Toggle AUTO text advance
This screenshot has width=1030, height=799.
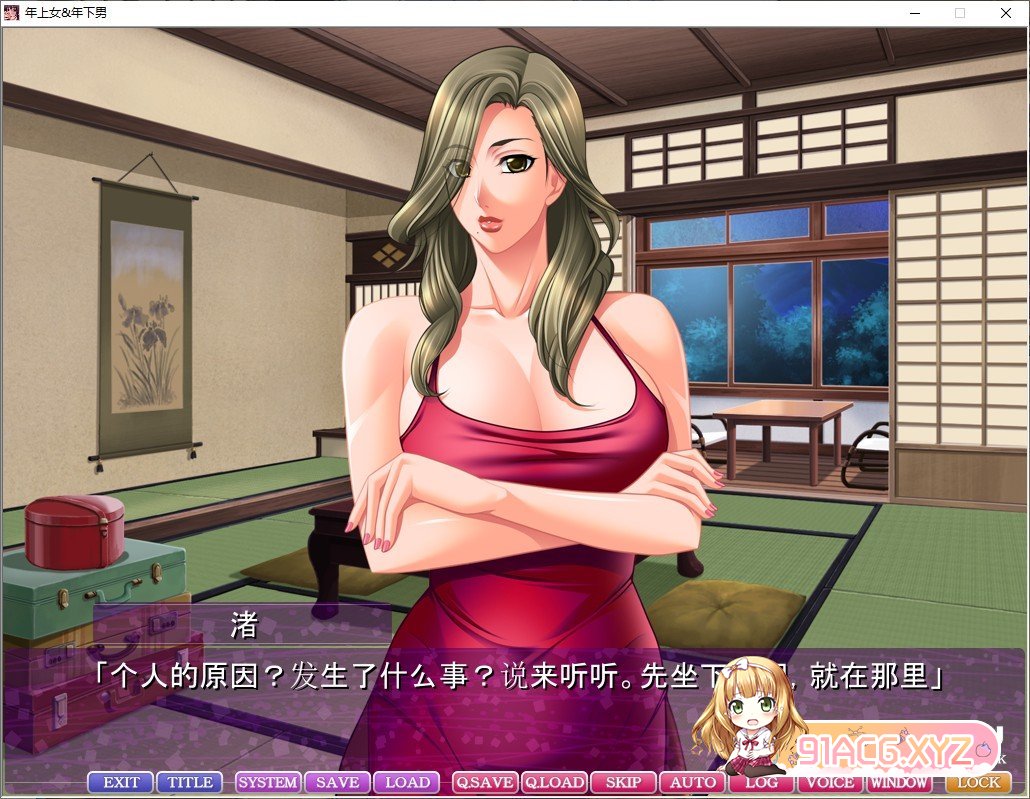pyautogui.click(x=693, y=782)
